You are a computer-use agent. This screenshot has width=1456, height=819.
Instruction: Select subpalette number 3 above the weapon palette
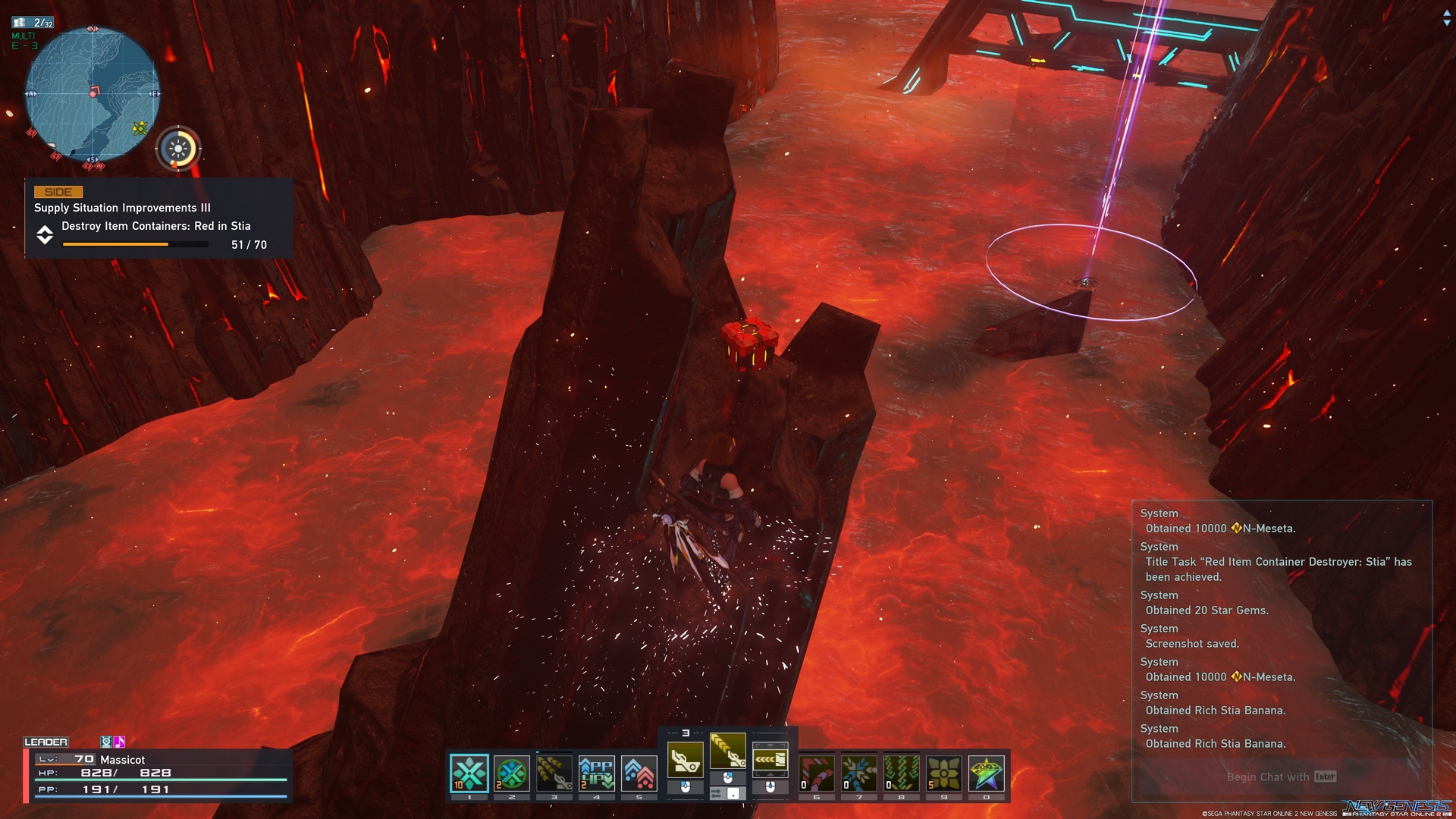[686, 734]
